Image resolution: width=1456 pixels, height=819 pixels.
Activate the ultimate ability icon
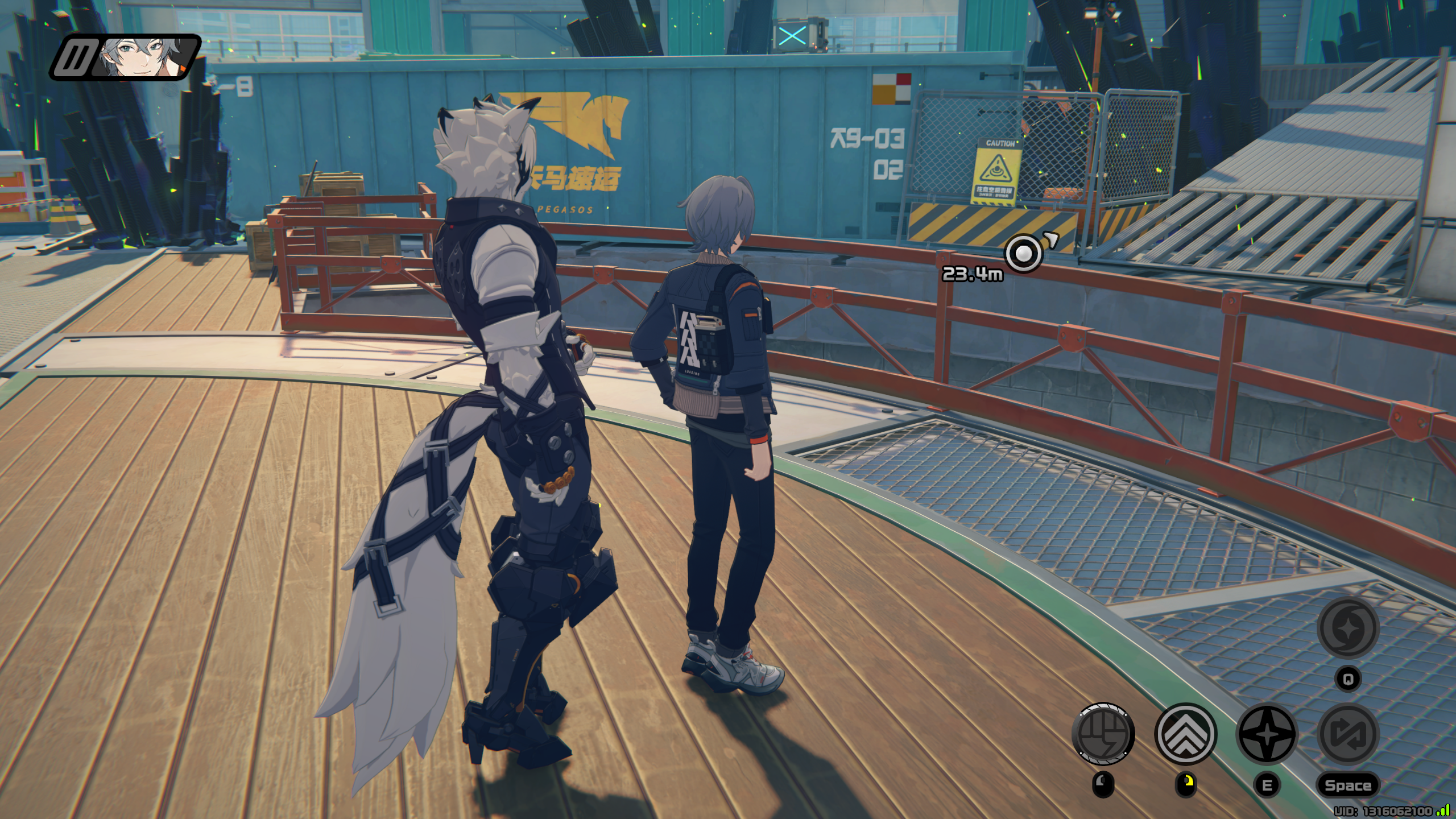1347,628
